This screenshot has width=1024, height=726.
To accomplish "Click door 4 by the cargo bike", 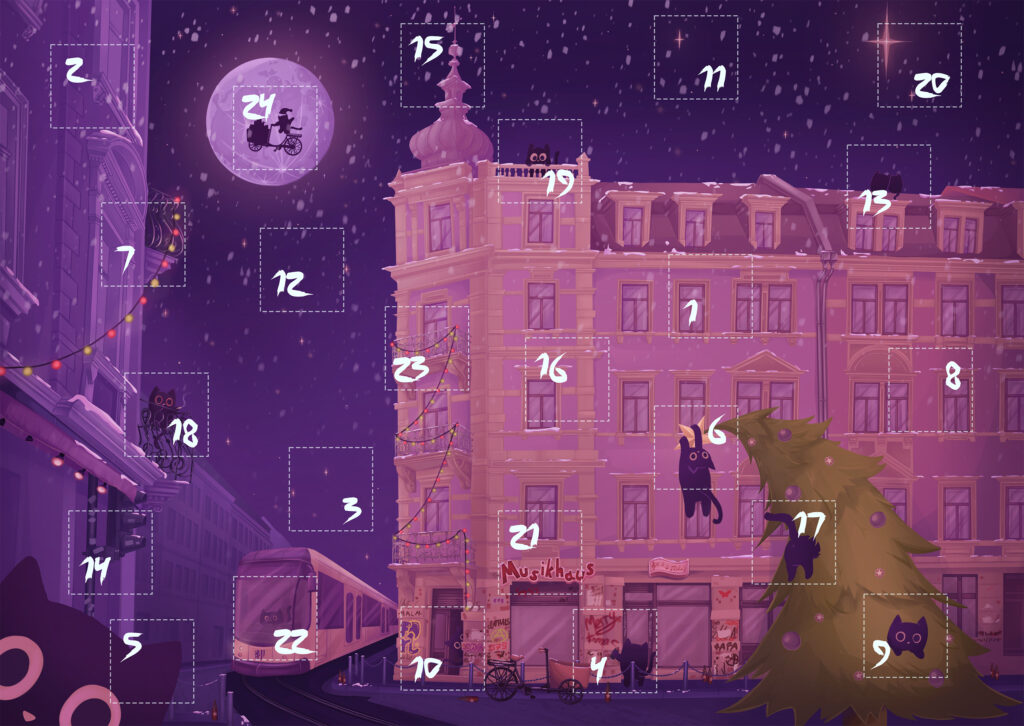I will [x=615, y=650].
